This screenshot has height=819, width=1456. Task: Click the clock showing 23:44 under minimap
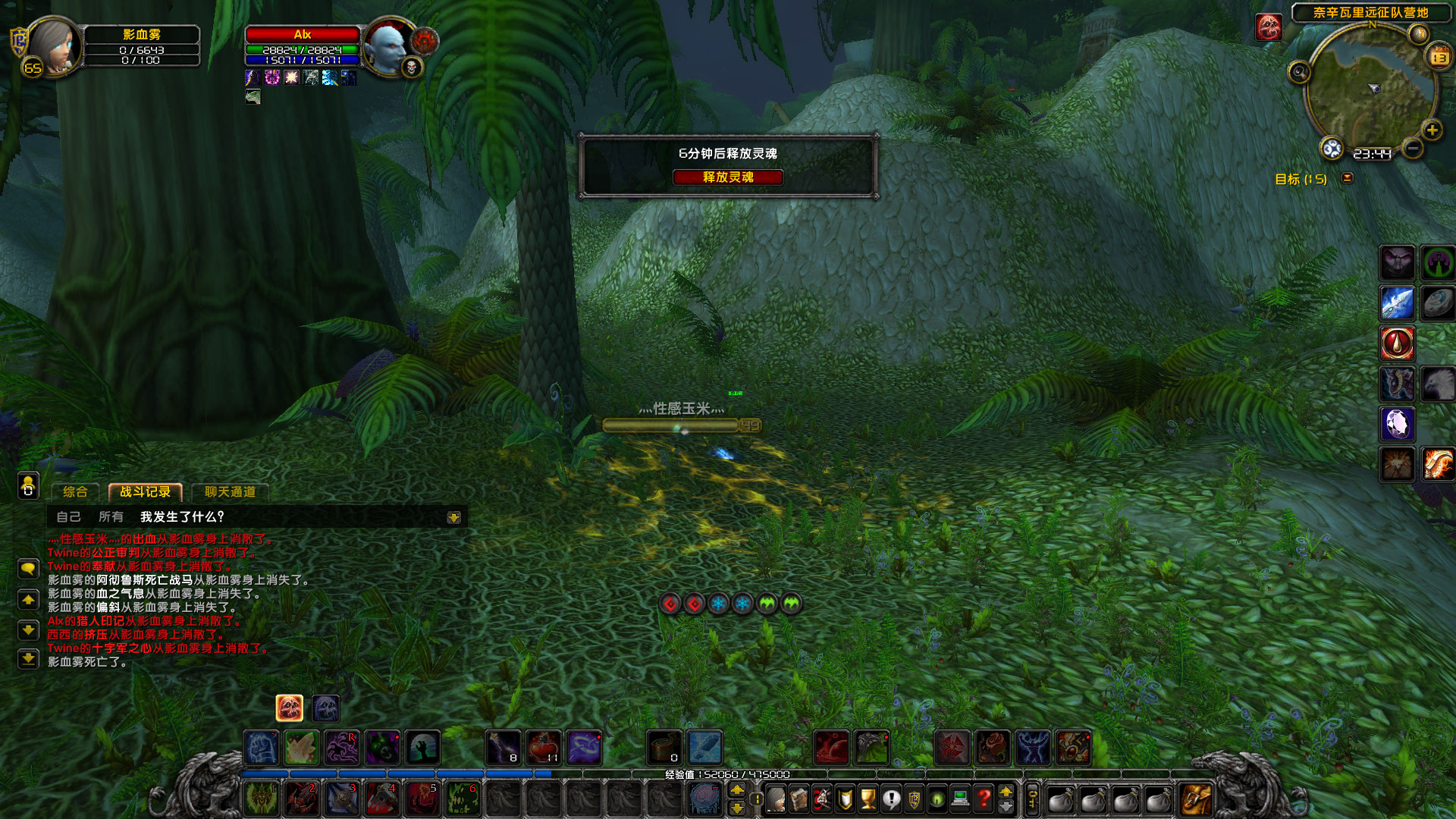(1373, 153)
